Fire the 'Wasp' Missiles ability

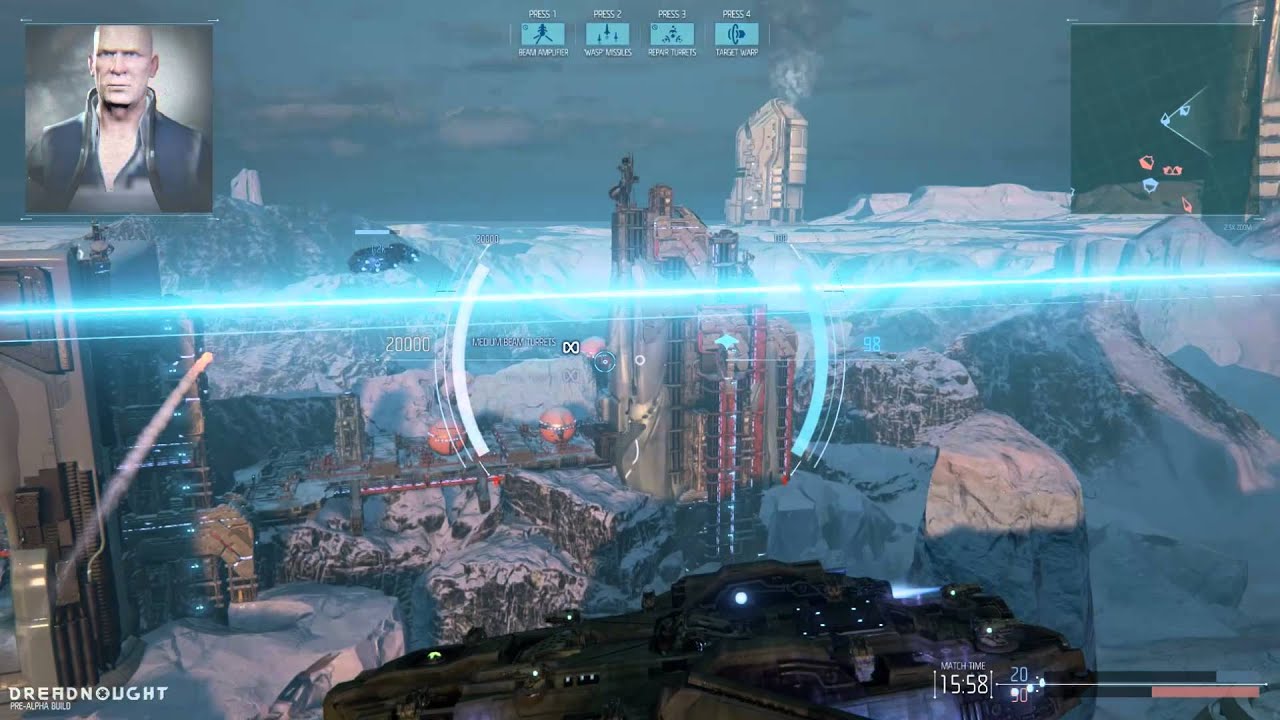pos(607,34)
